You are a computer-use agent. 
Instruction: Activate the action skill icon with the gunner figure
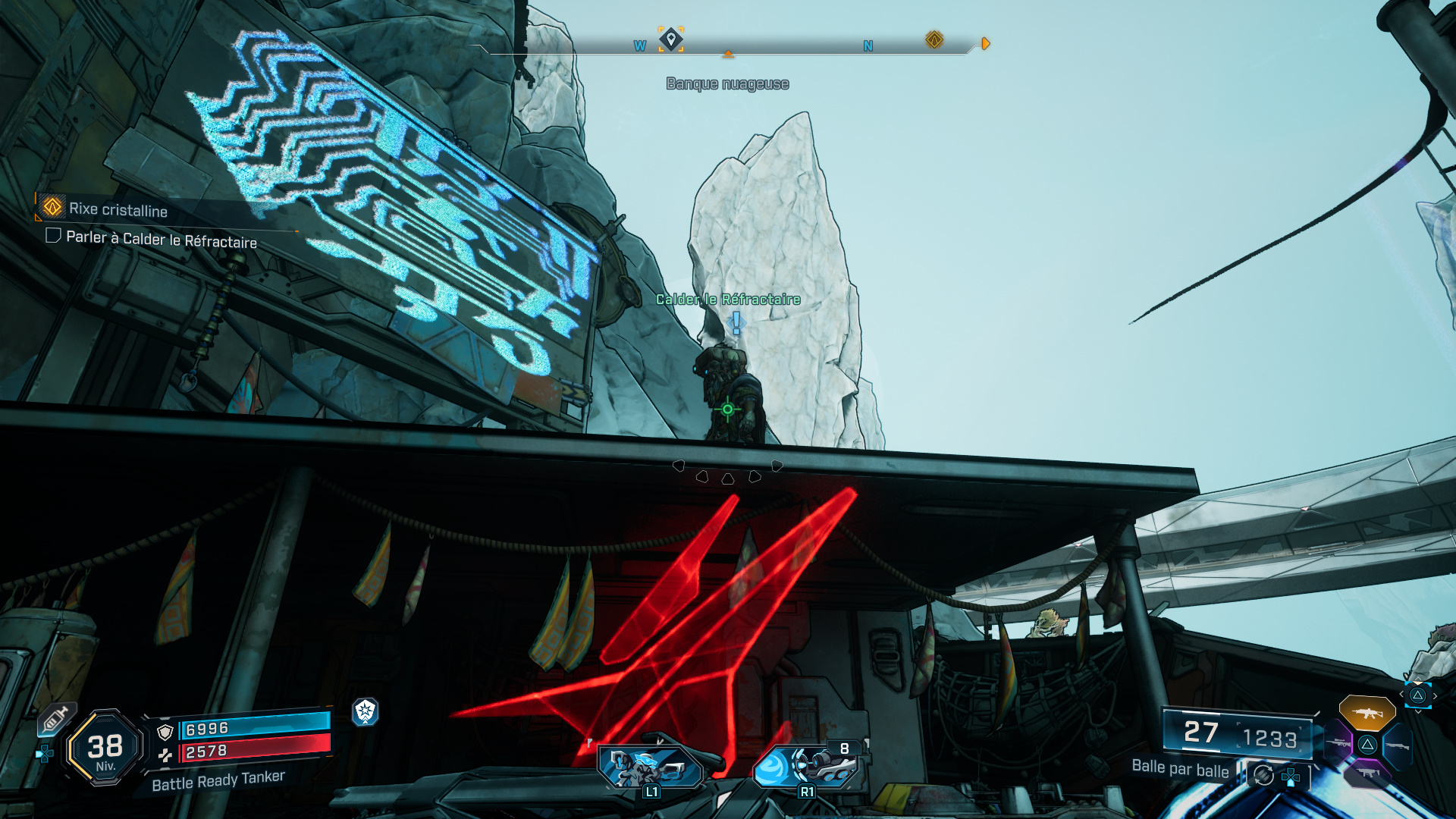point(650,767)
